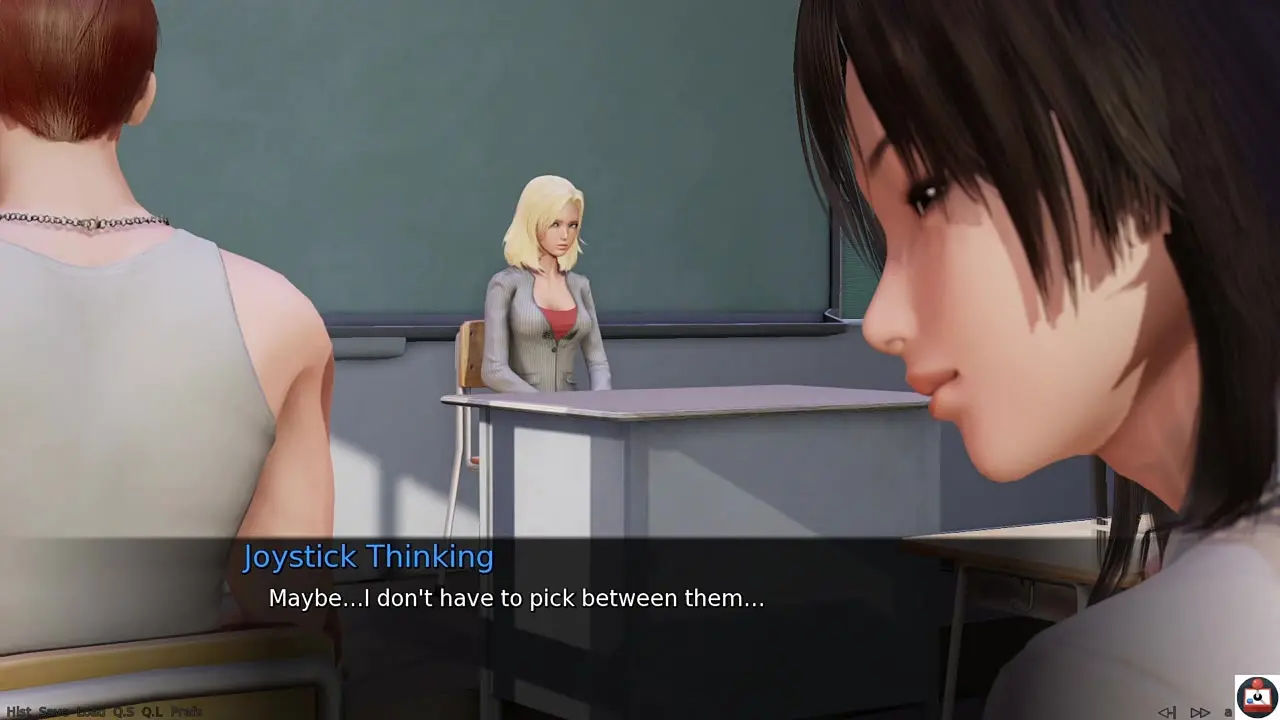This screenshot has width=1280, height=720.
Task: Open the Prefs preferences menu
Action: click(x=186, y=712)
